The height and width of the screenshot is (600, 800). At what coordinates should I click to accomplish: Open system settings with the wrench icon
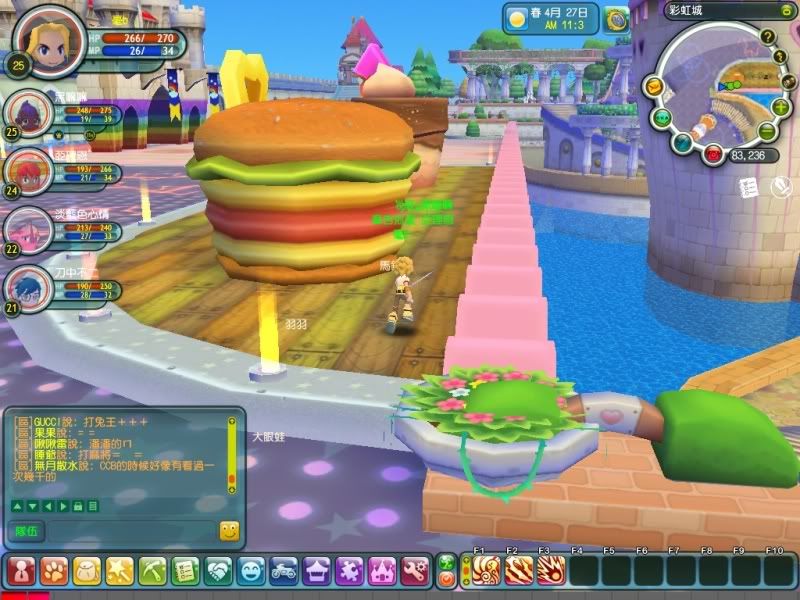tap(414, 571)
